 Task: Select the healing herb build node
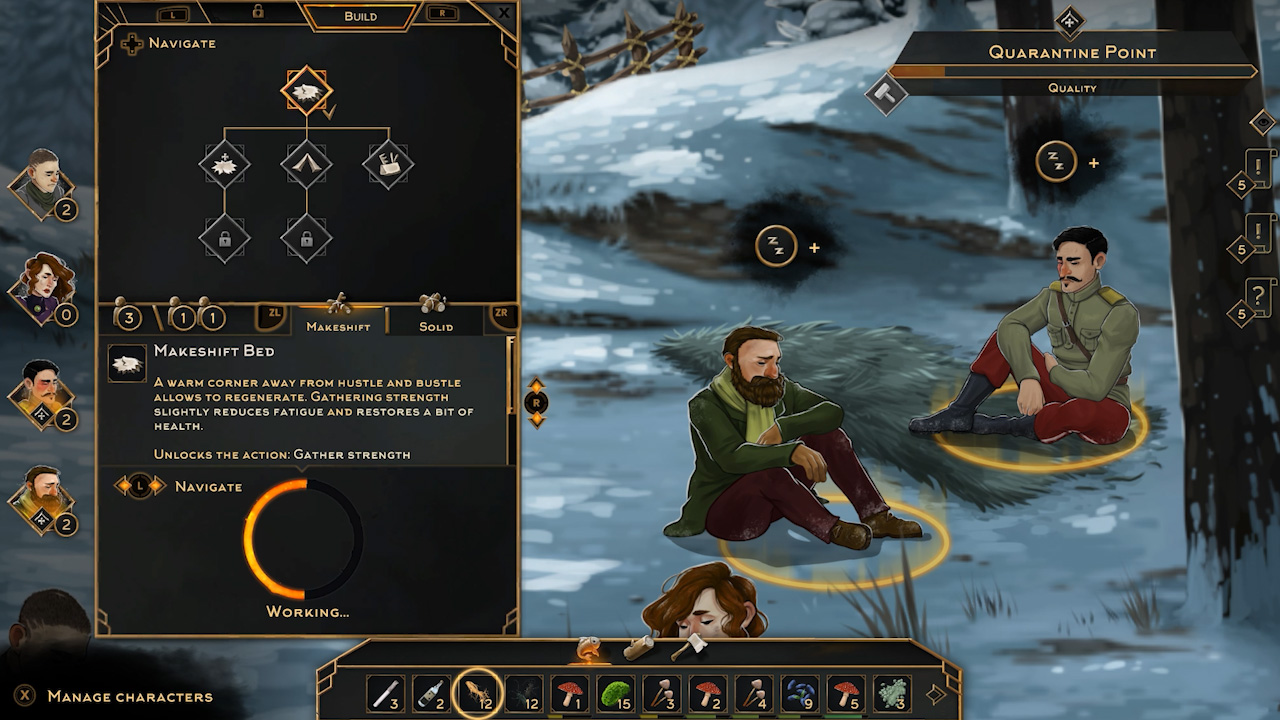[x=224, y=163]
